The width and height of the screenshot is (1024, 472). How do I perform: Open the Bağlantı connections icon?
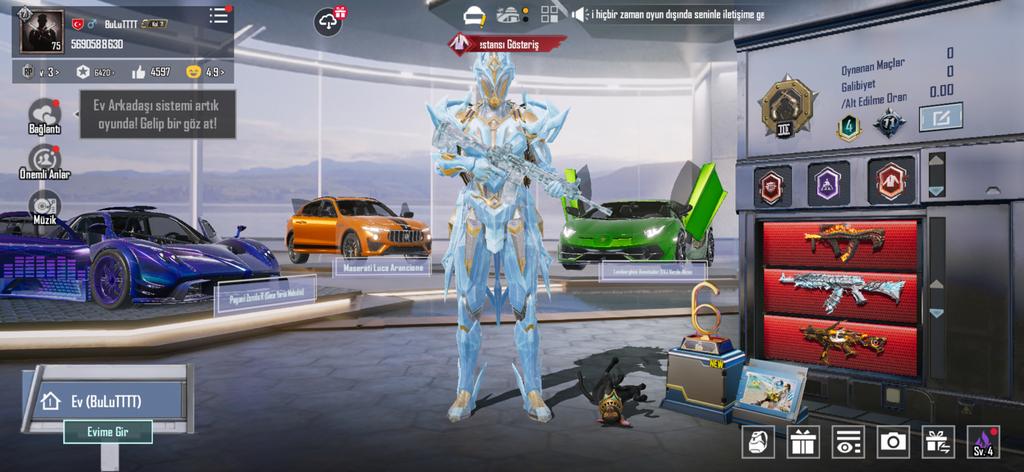click(44, 115)
